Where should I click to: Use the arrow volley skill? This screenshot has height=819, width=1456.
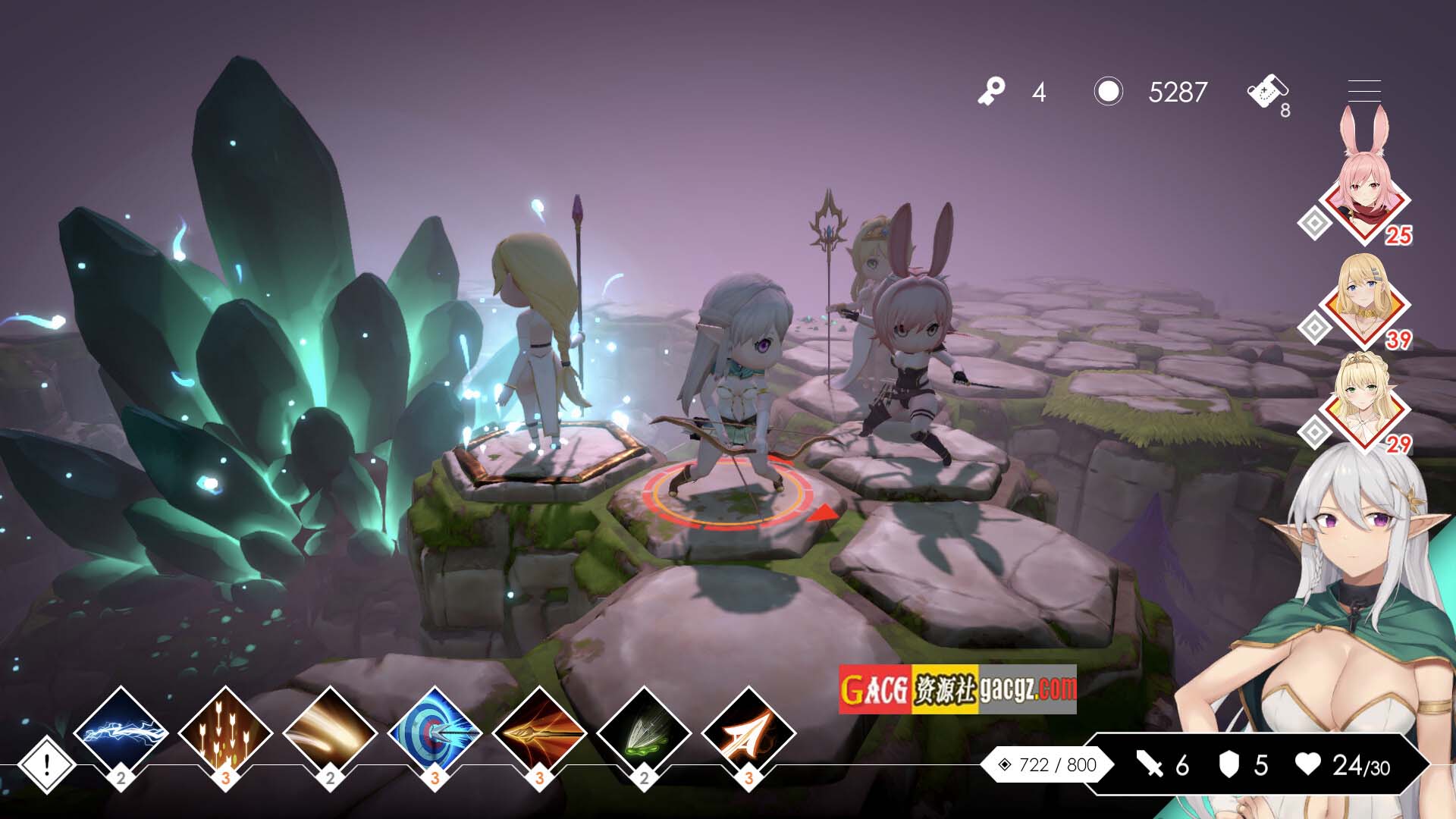coord(225,733)
